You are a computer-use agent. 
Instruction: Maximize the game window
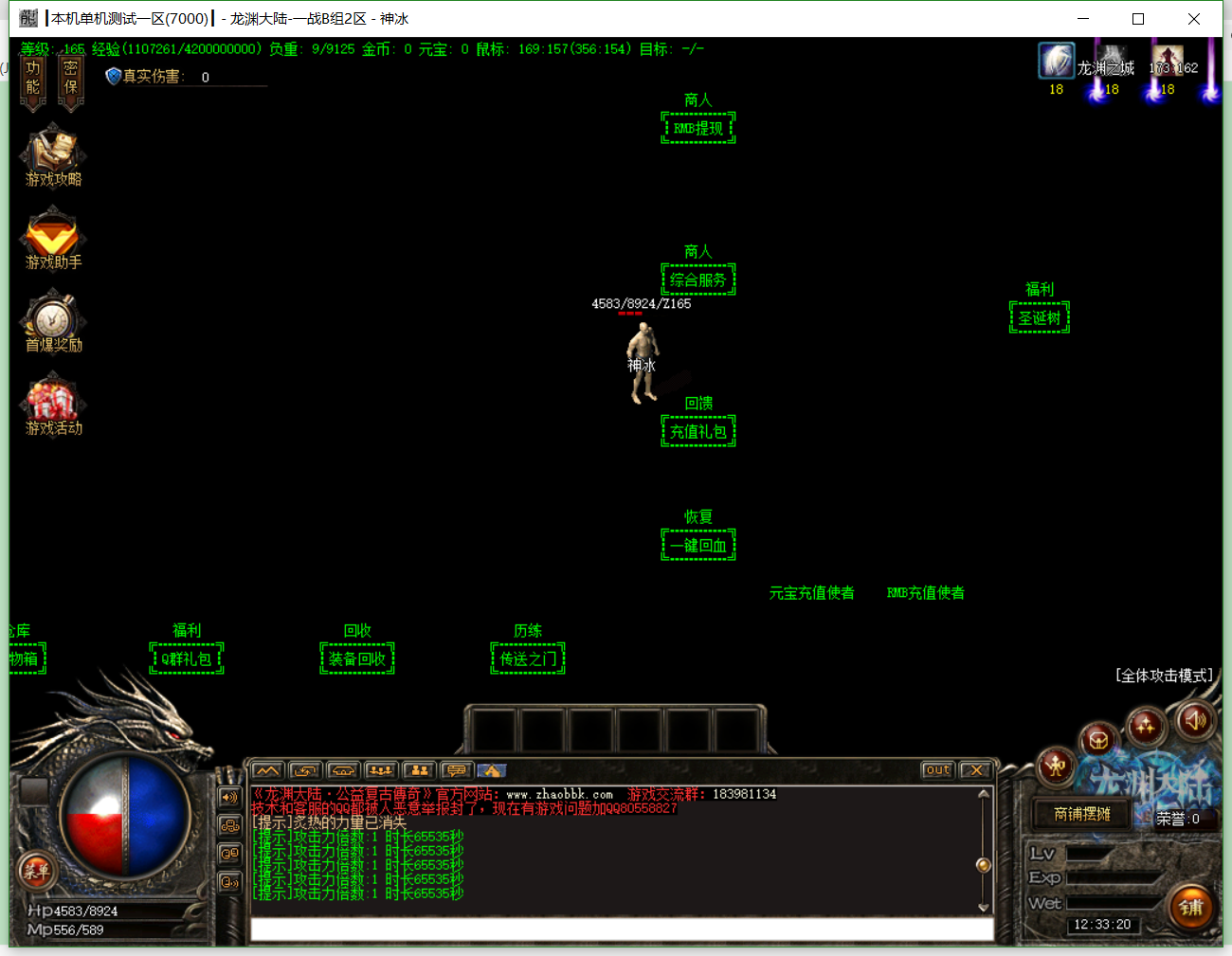tap(1138, 19)
